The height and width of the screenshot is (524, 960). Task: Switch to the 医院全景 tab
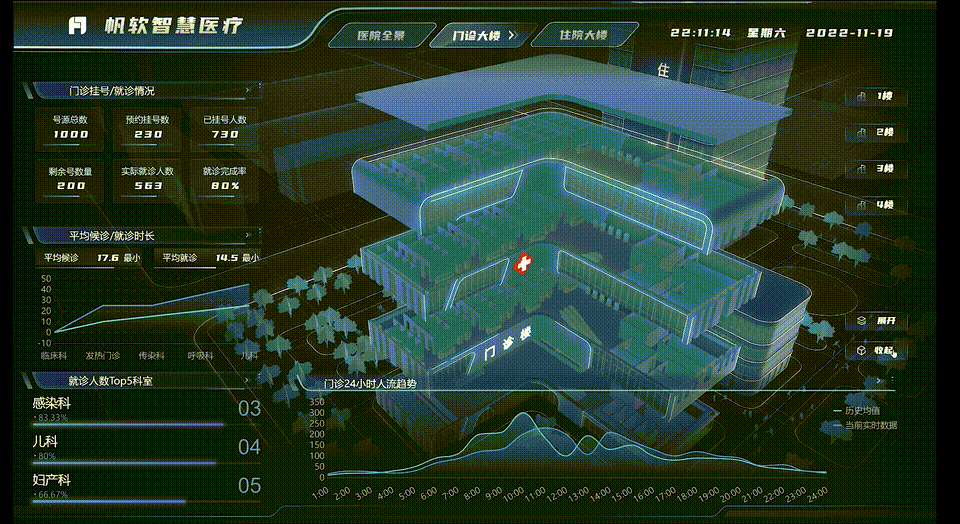[x=381, y=36]
